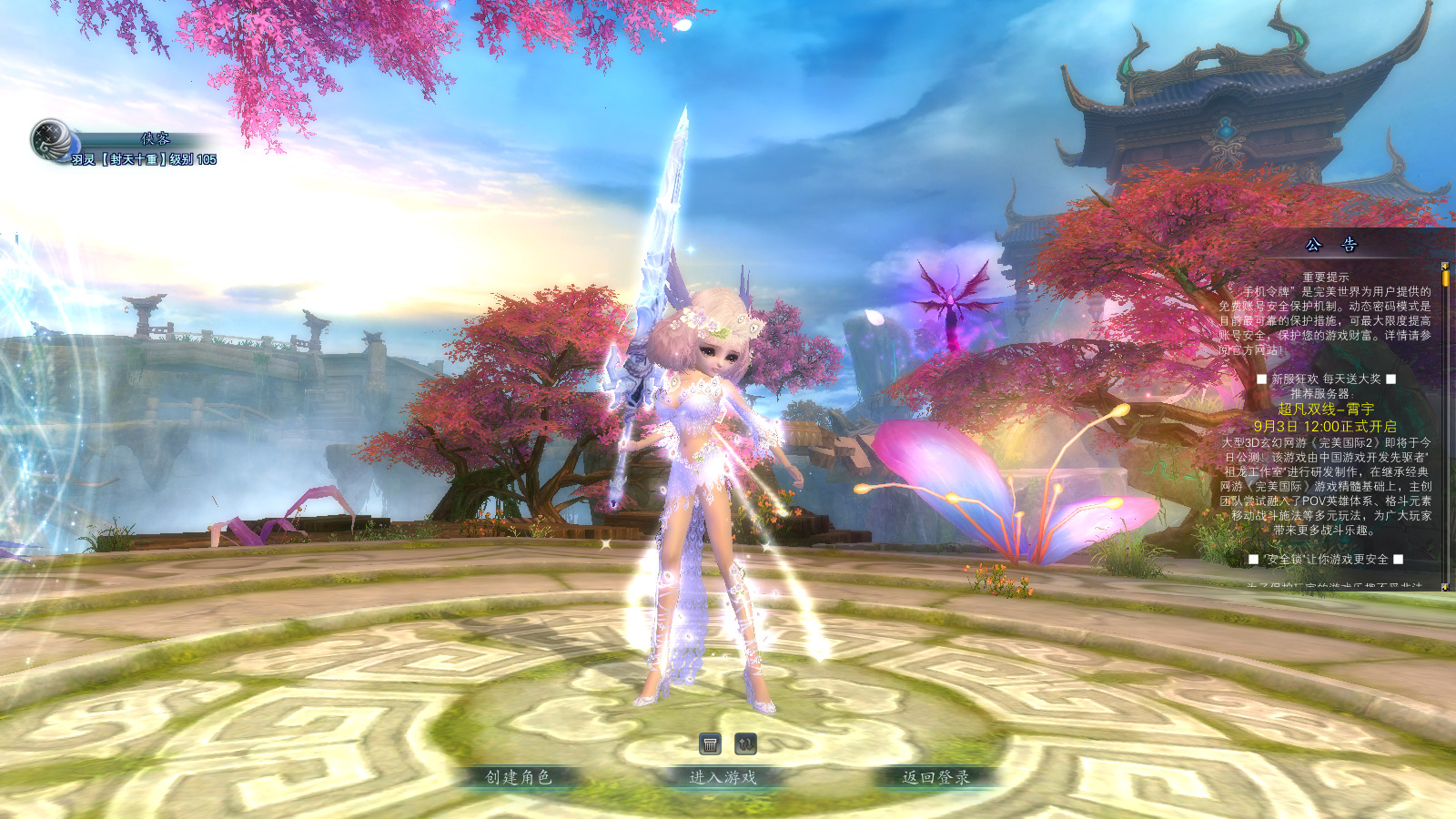
Task: Click the announcement scrollbar's down arrow
Action: point(1445,586)
